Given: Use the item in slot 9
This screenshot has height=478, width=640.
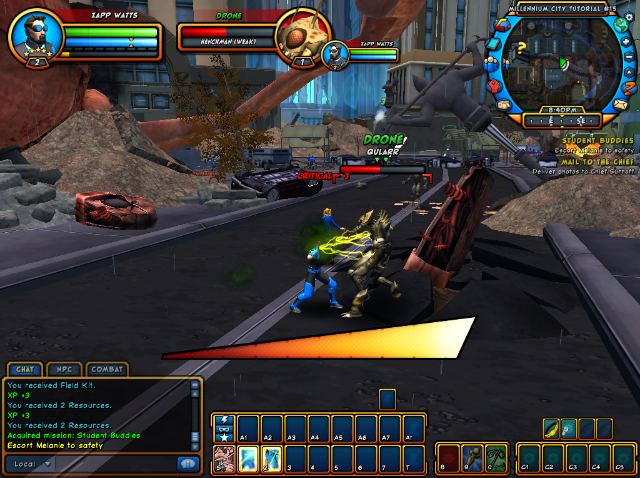Looking at the screenshot, I should coord(473,458).
